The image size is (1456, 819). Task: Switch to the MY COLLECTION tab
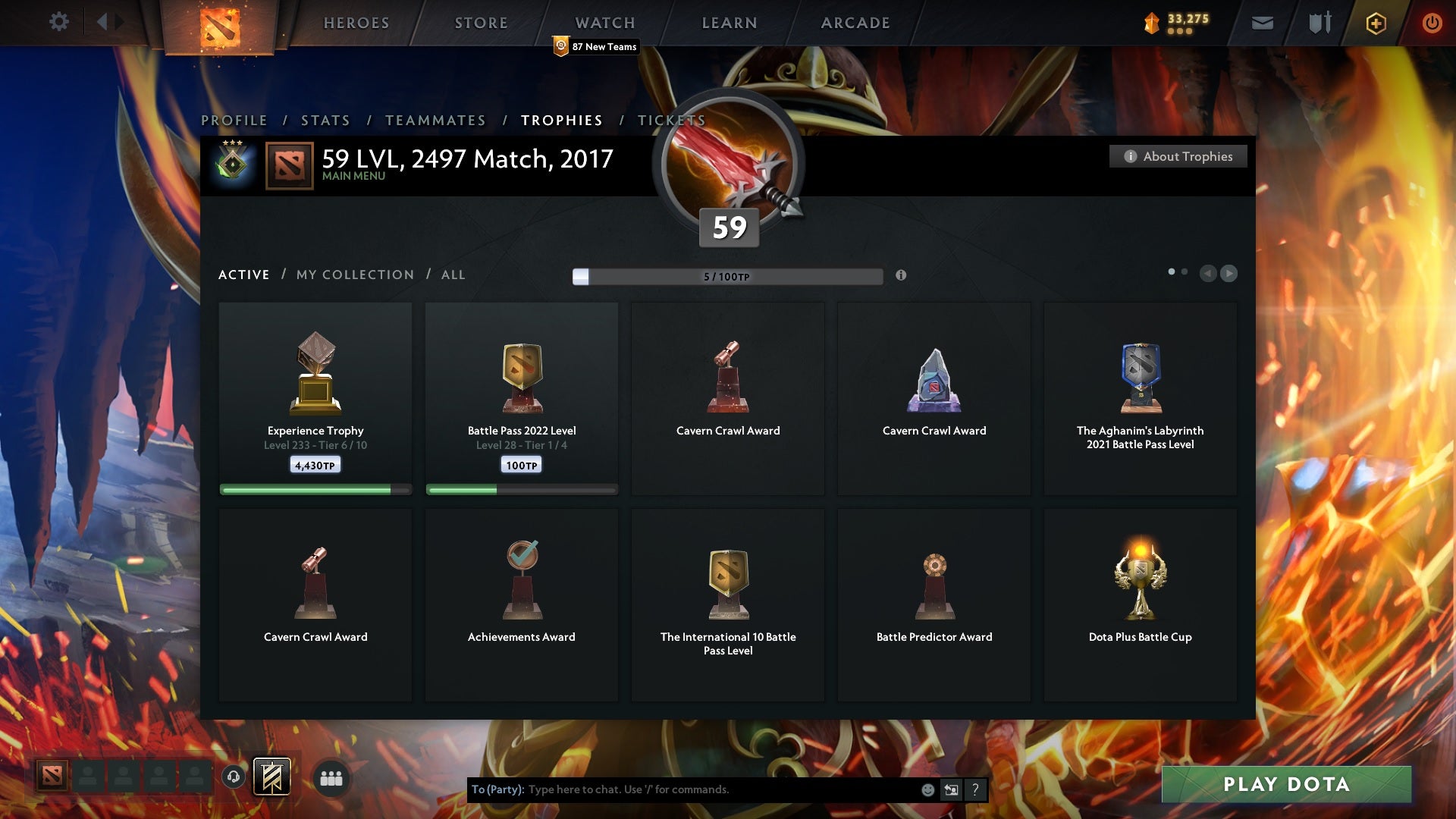pos(354,275)
